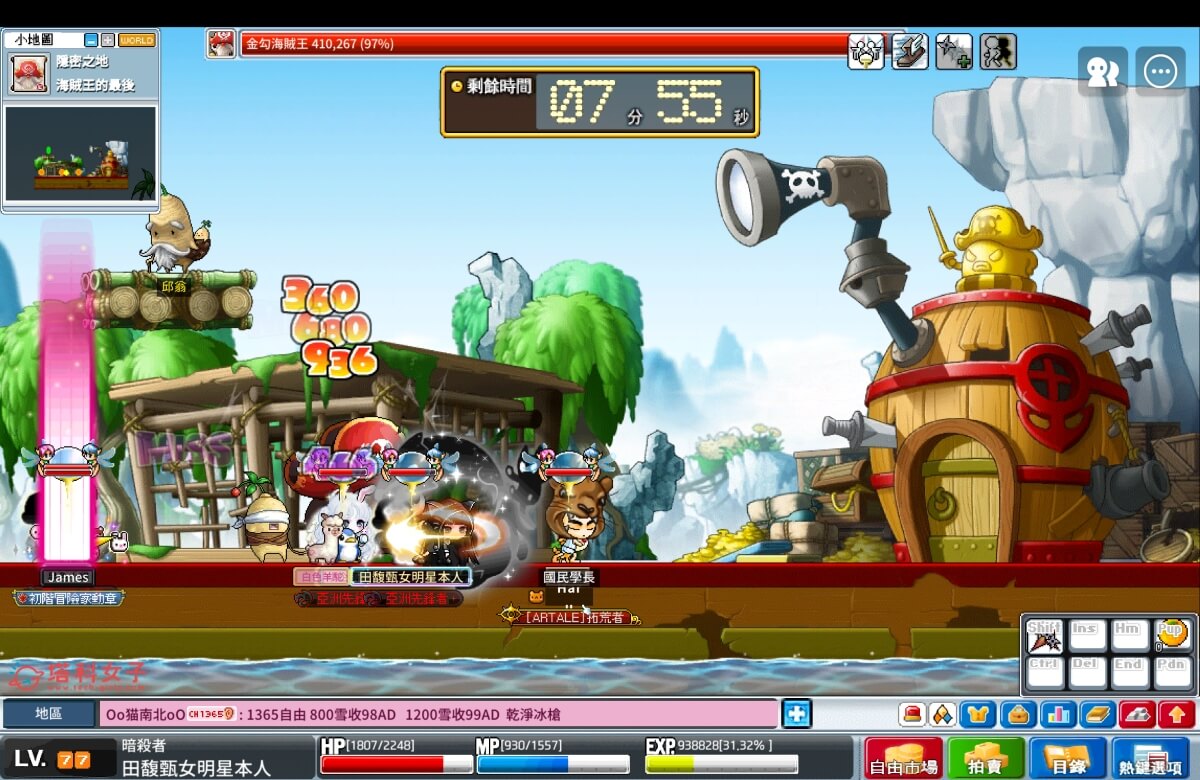Open the three-dot more options overlay
The image size is (1200, 780).
coord(1160,72)
